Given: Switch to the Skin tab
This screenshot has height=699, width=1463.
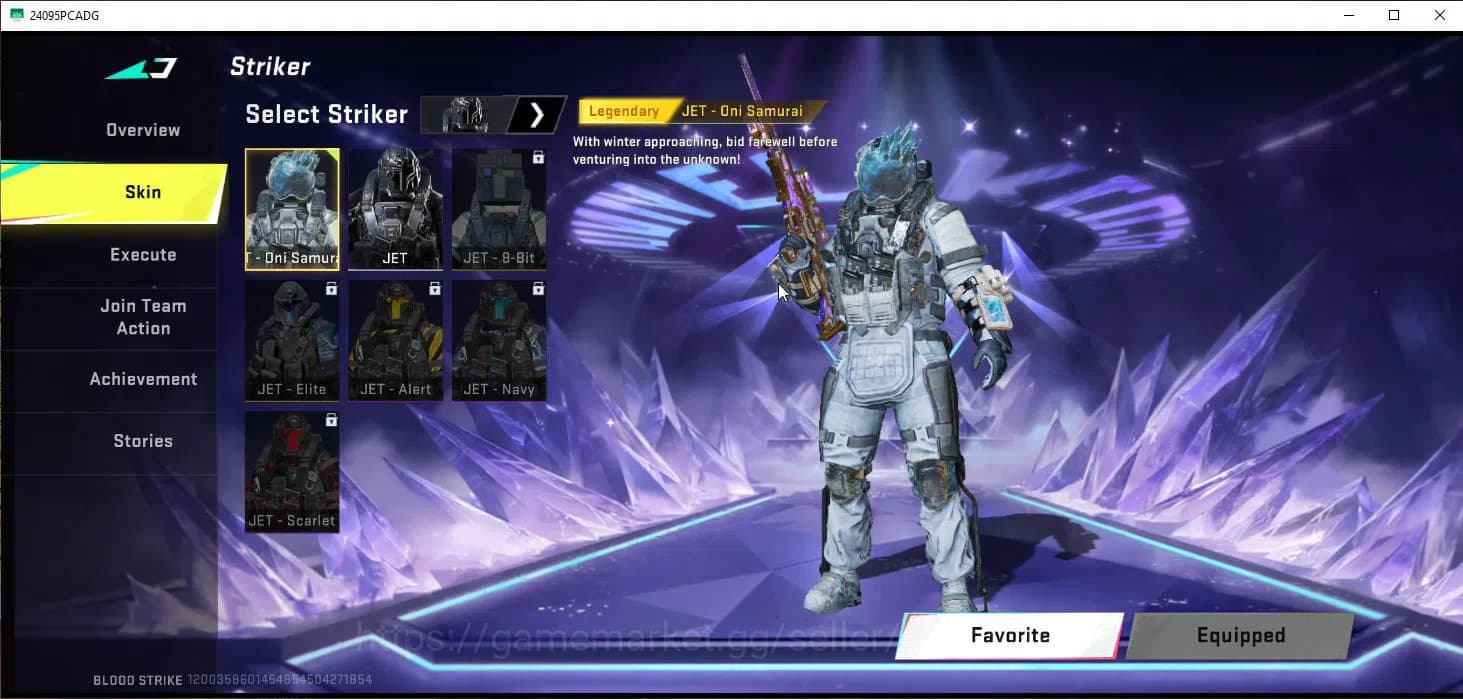Looking at the screenshot, I should (142, 192).
